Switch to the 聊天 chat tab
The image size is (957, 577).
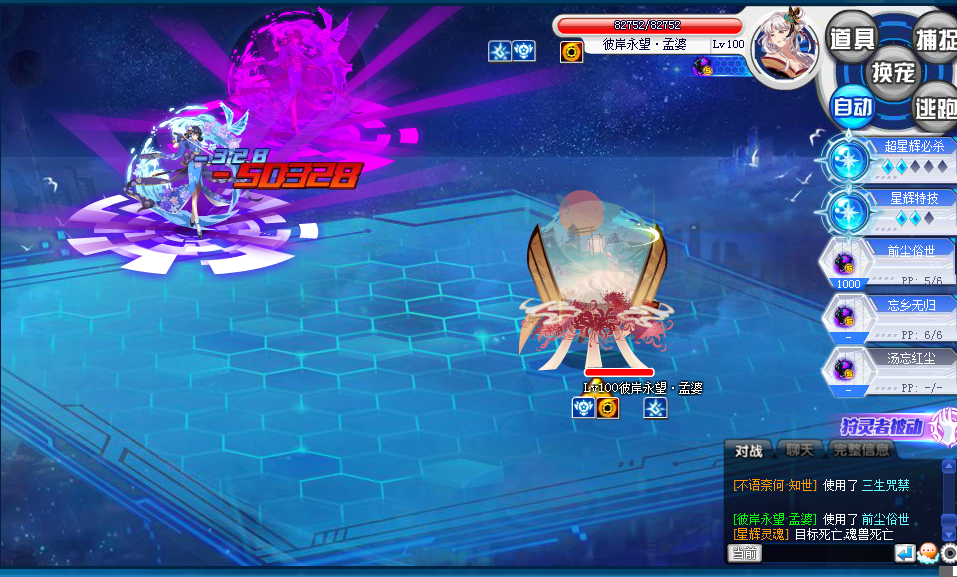[x=799, y=451]
